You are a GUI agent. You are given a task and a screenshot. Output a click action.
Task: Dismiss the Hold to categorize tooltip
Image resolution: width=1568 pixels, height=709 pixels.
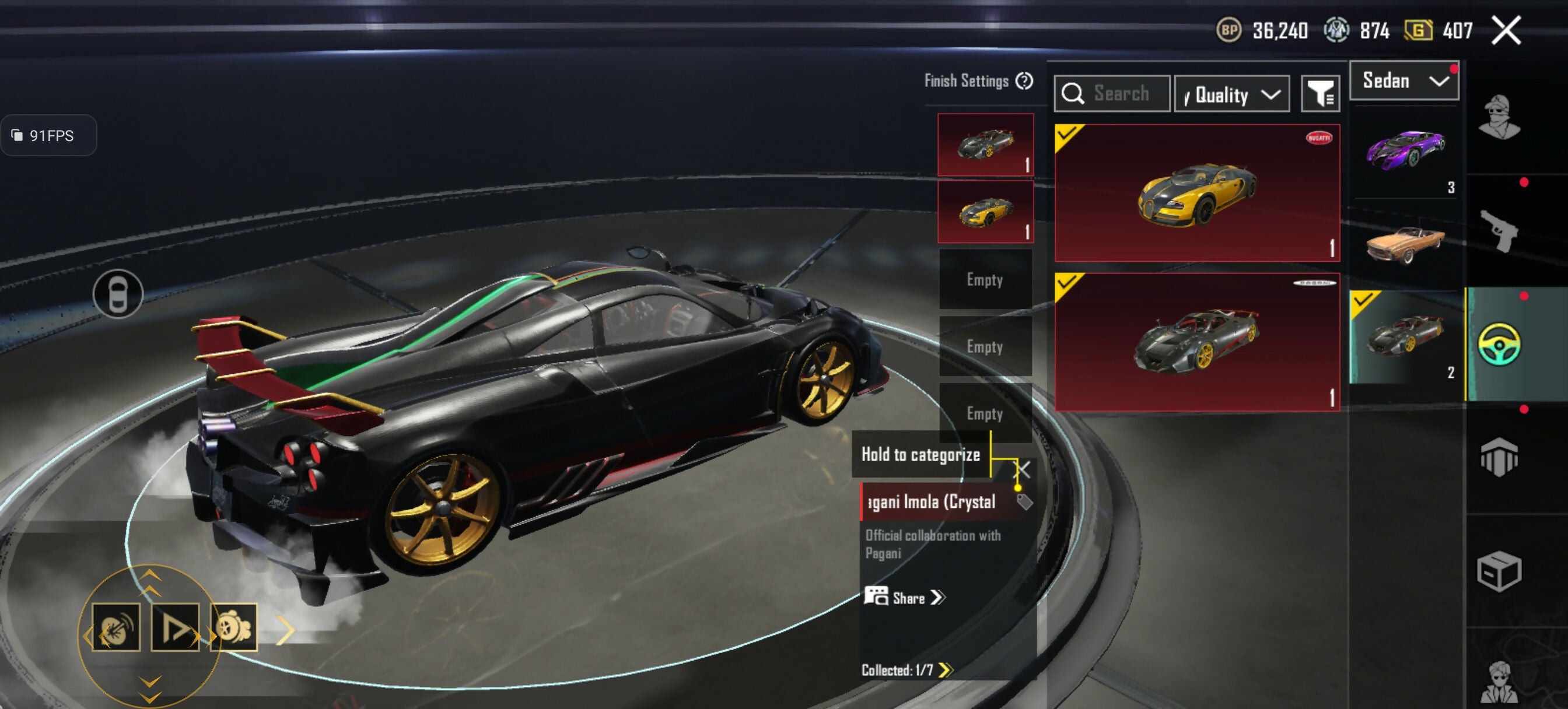(1023, 469)
